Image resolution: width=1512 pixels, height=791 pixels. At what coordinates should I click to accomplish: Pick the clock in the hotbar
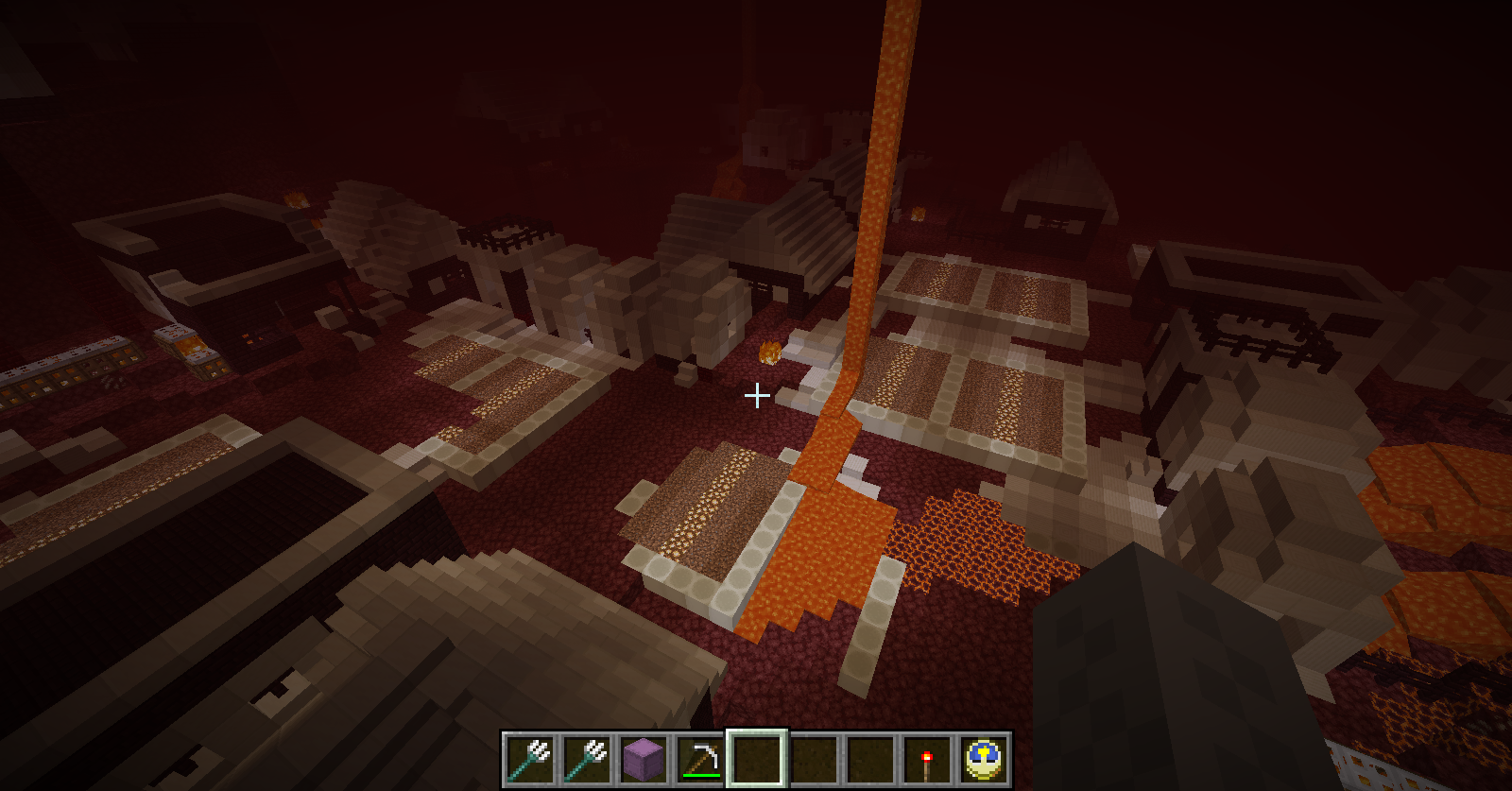pyautogui.click(x=984, y=759)
